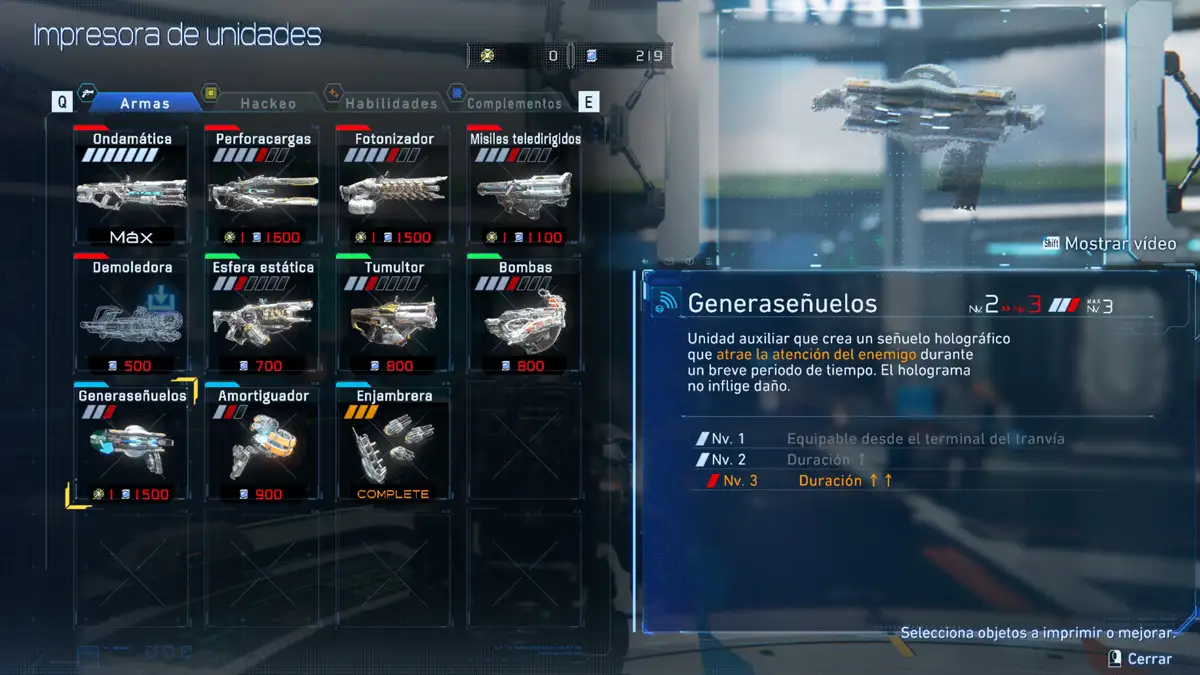The image size is (1200, 675).
Task: Select the Generaseñuelos unit slot
Action: pyautogui.click(x=132, y=442)
